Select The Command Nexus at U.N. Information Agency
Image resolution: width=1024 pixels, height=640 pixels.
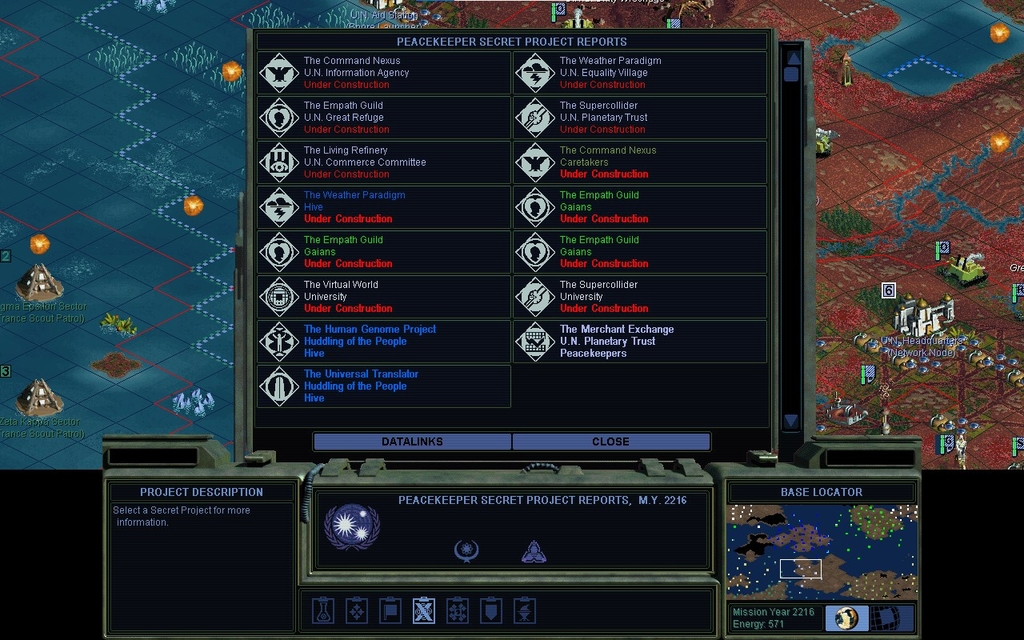pos(384,73)
